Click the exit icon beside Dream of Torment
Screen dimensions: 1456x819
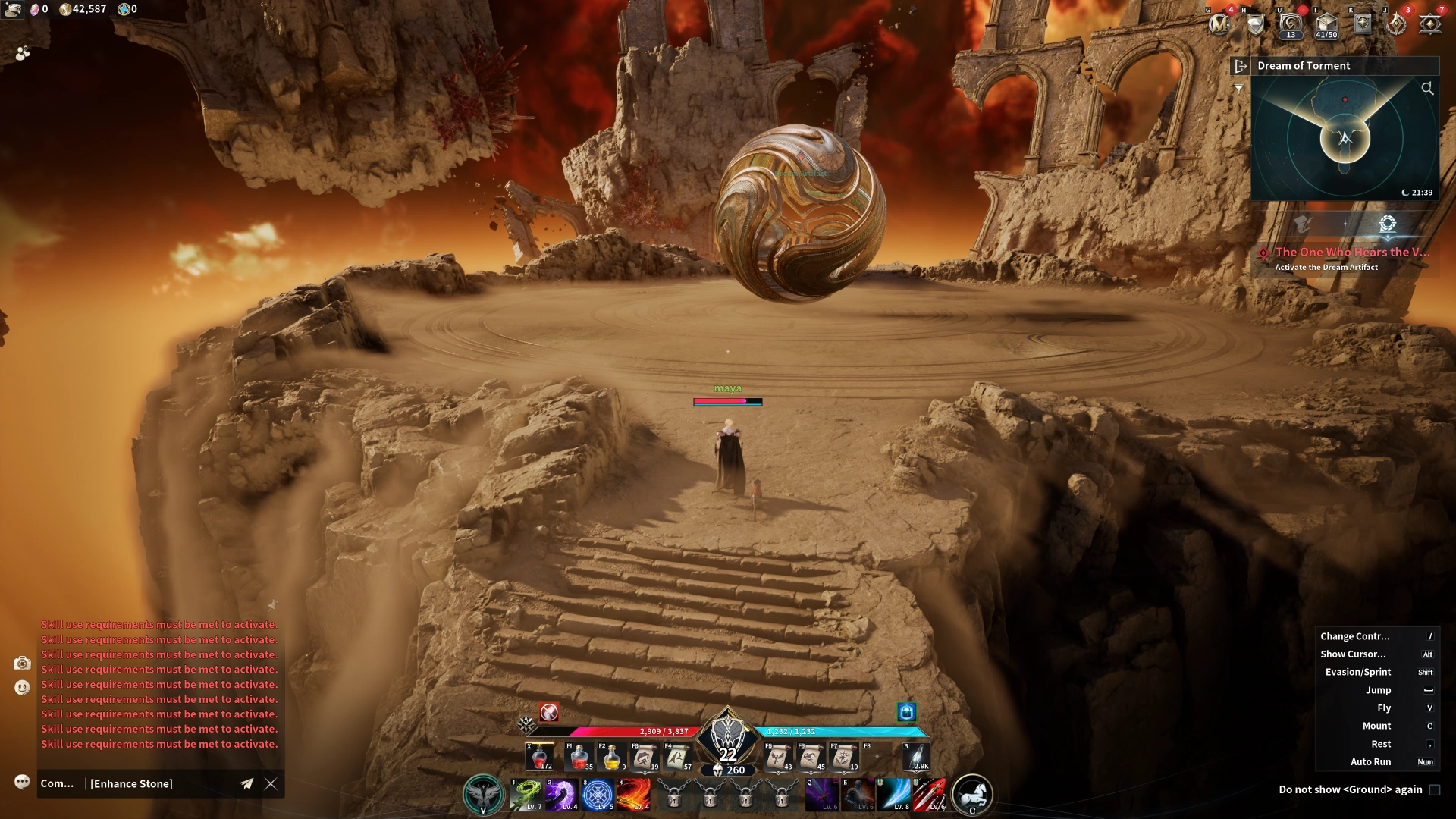(1241, 66)
